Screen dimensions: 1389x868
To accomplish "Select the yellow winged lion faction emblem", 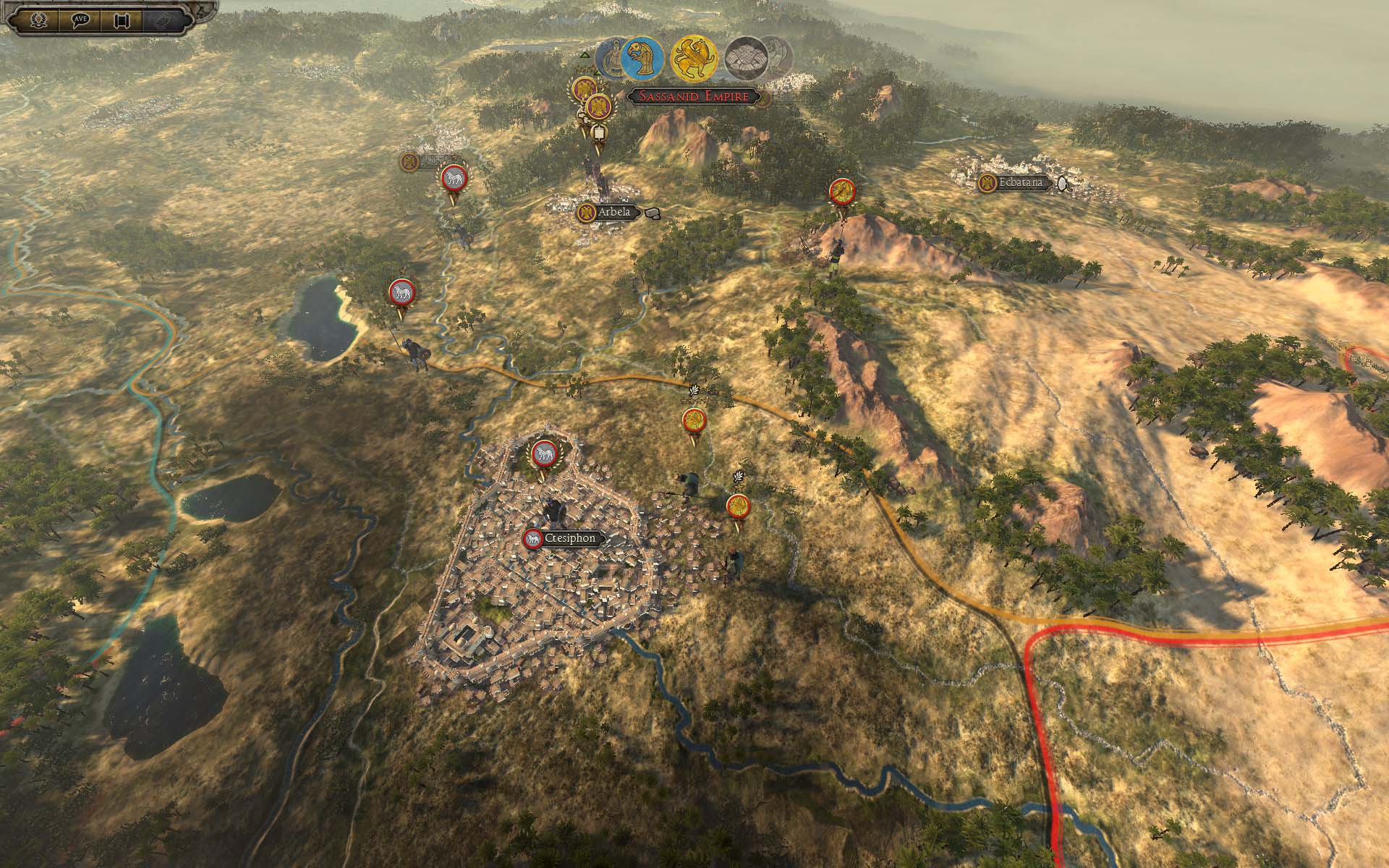I will point(694,57).
